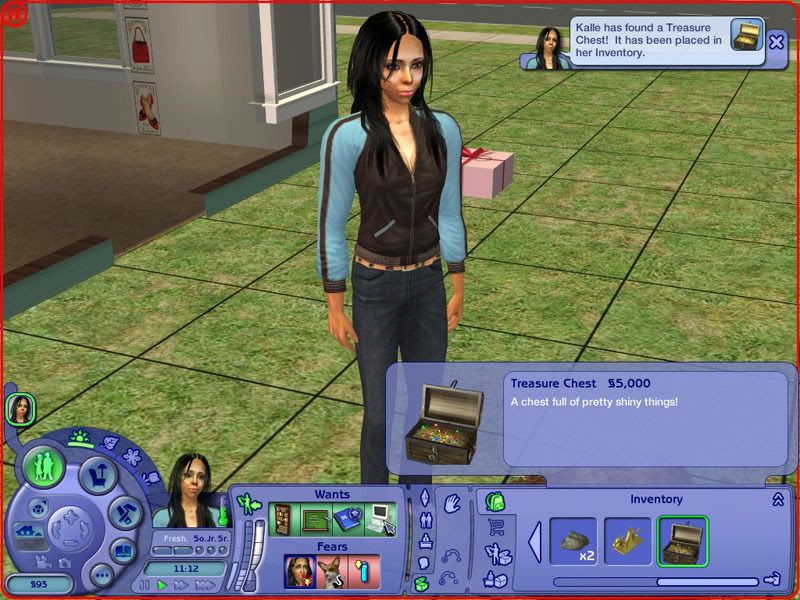The image size is (800, 600).
Task: Select the rock x2 inventory item
Action: [573, 541]
